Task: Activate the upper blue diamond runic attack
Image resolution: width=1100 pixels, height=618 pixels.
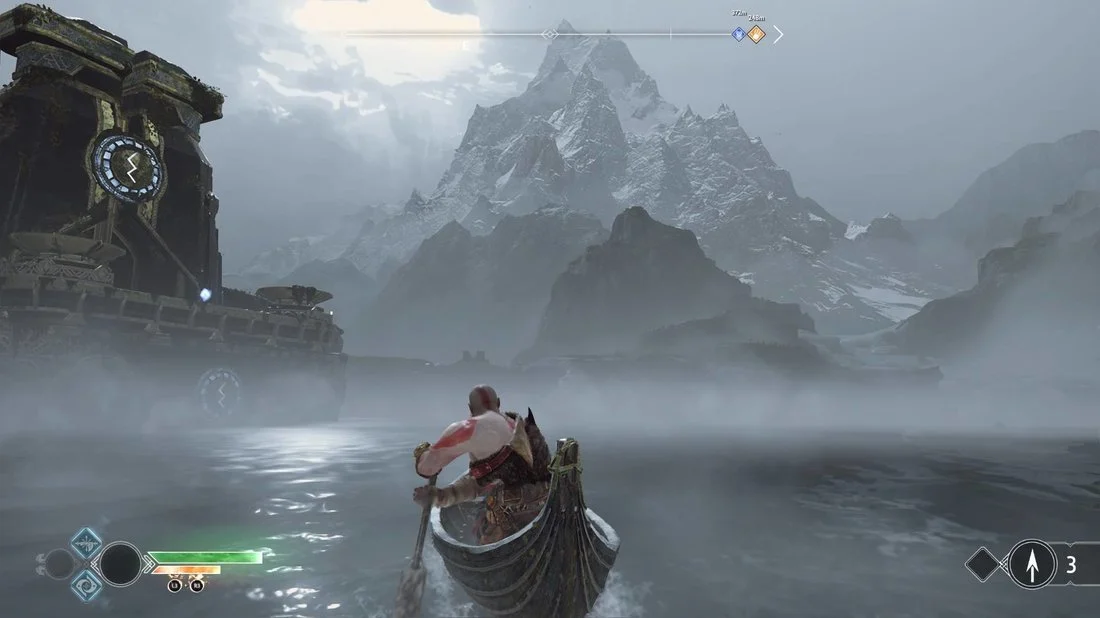Action: (x=86, y=544)
